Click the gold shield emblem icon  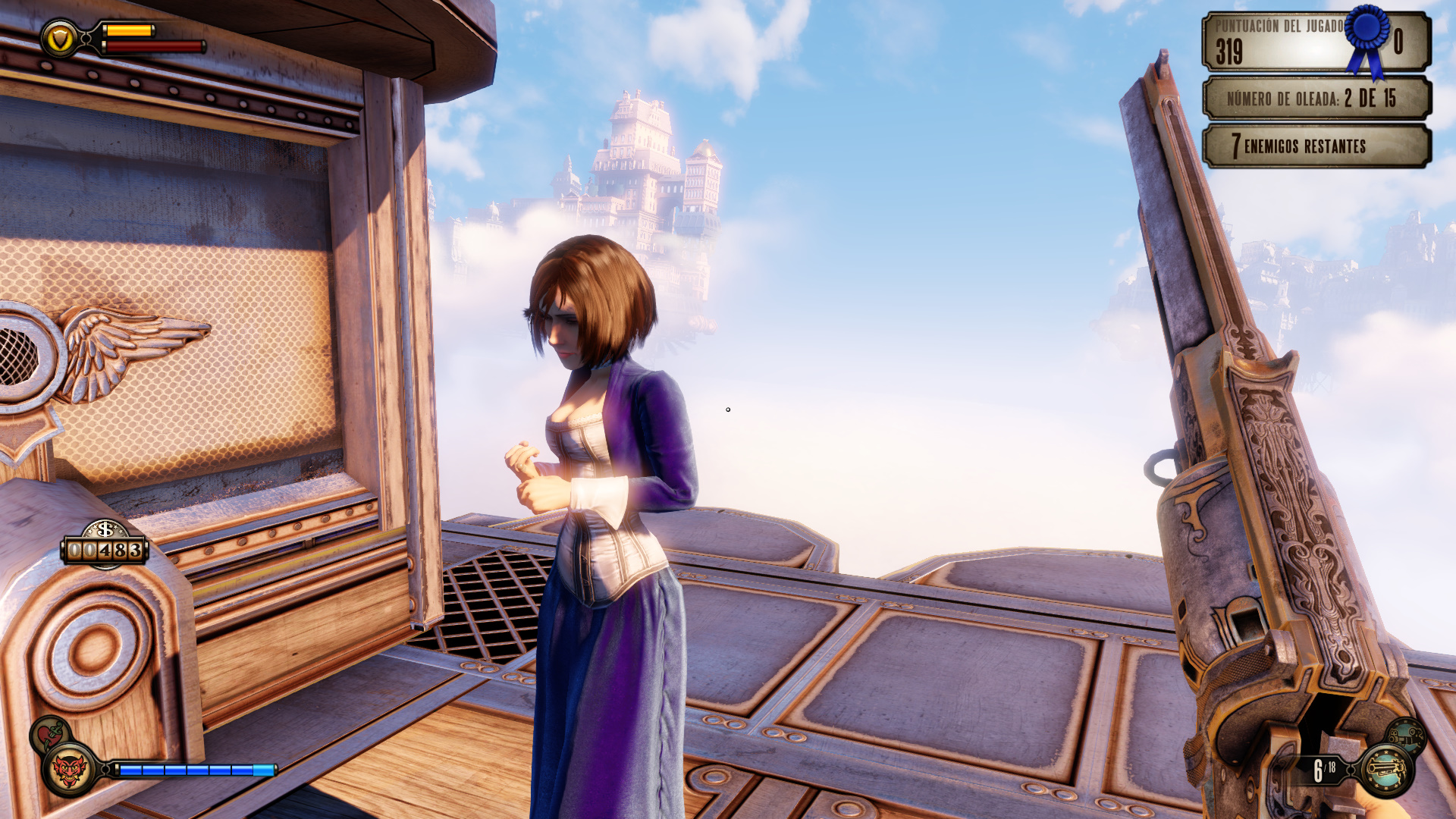pyautogui.click(x=60, y=38)
